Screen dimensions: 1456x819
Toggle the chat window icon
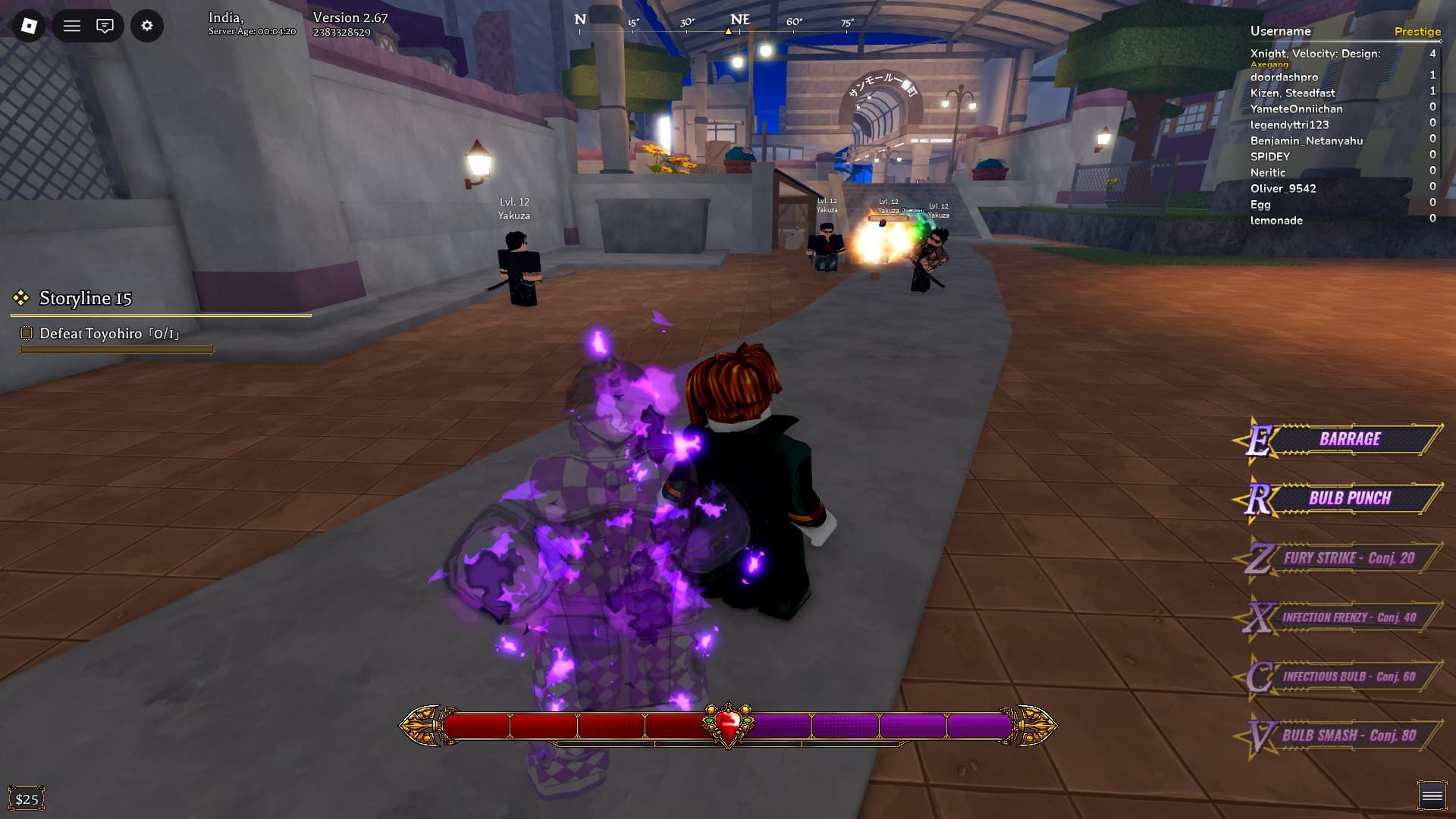click(x=105, y=26)
